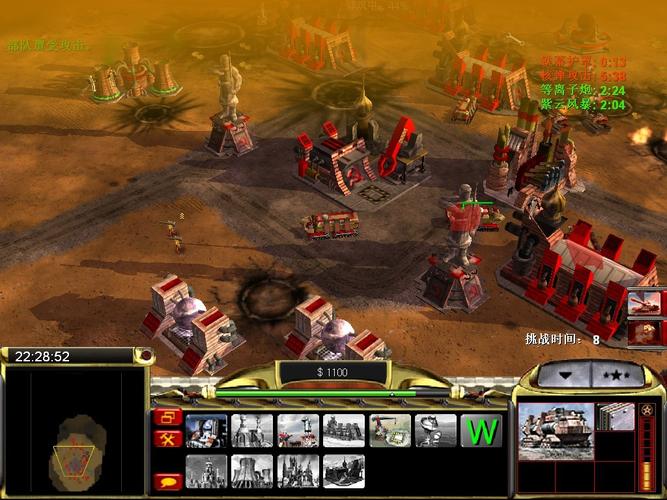Activate the explosion power shortcut icon

645,333
